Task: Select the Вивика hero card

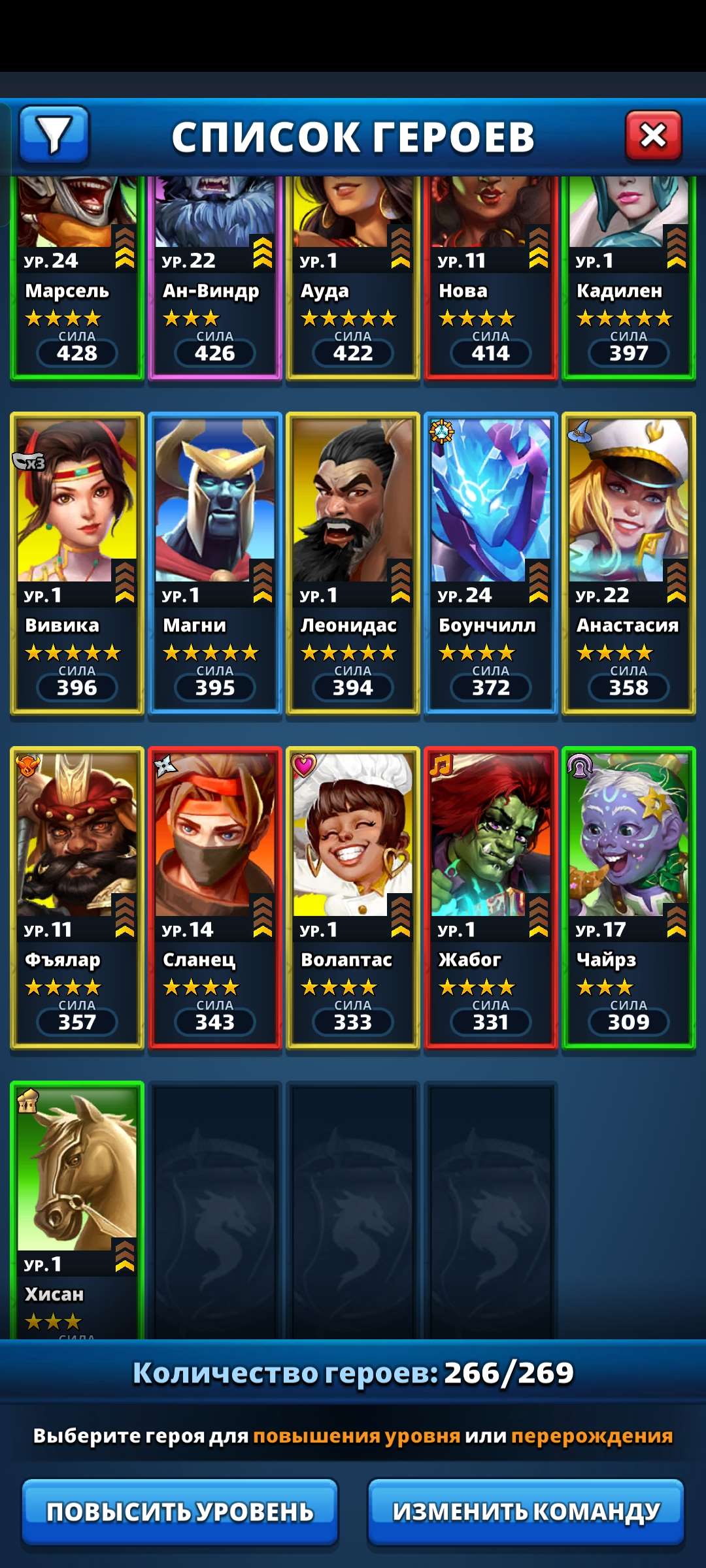Action: pyautogui.click(x=77, y=563)
